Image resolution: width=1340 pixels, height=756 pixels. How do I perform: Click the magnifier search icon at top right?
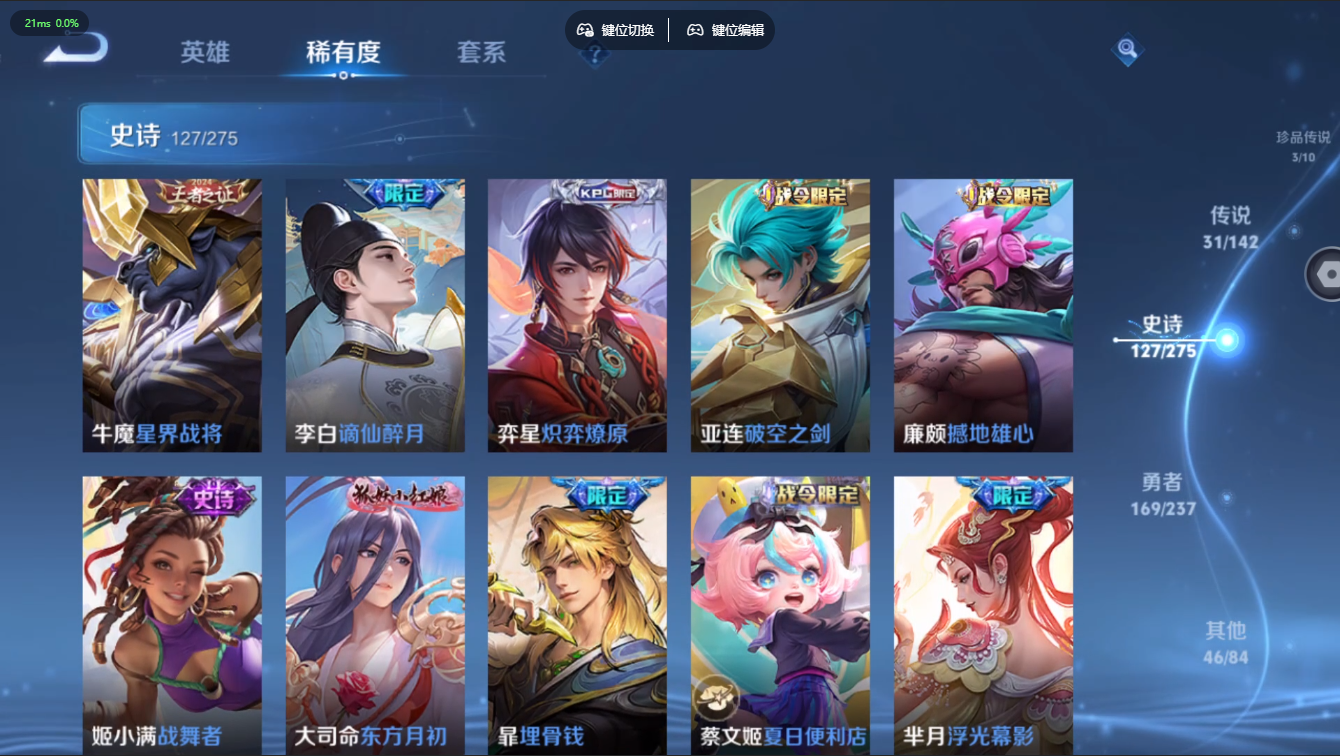pyautogui.click(x=1126, y=47)
